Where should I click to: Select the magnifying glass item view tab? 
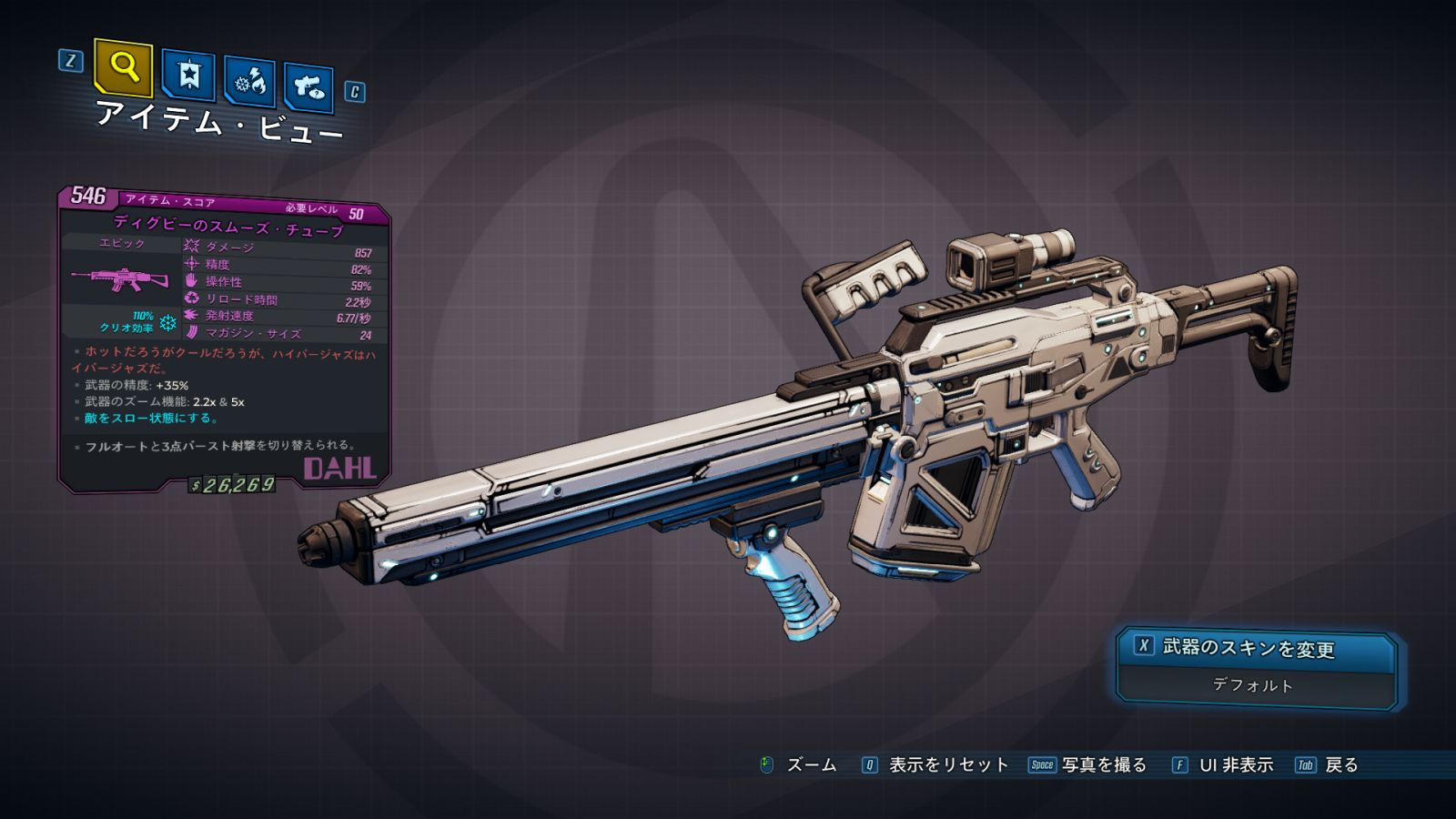(x=124, y=67)
